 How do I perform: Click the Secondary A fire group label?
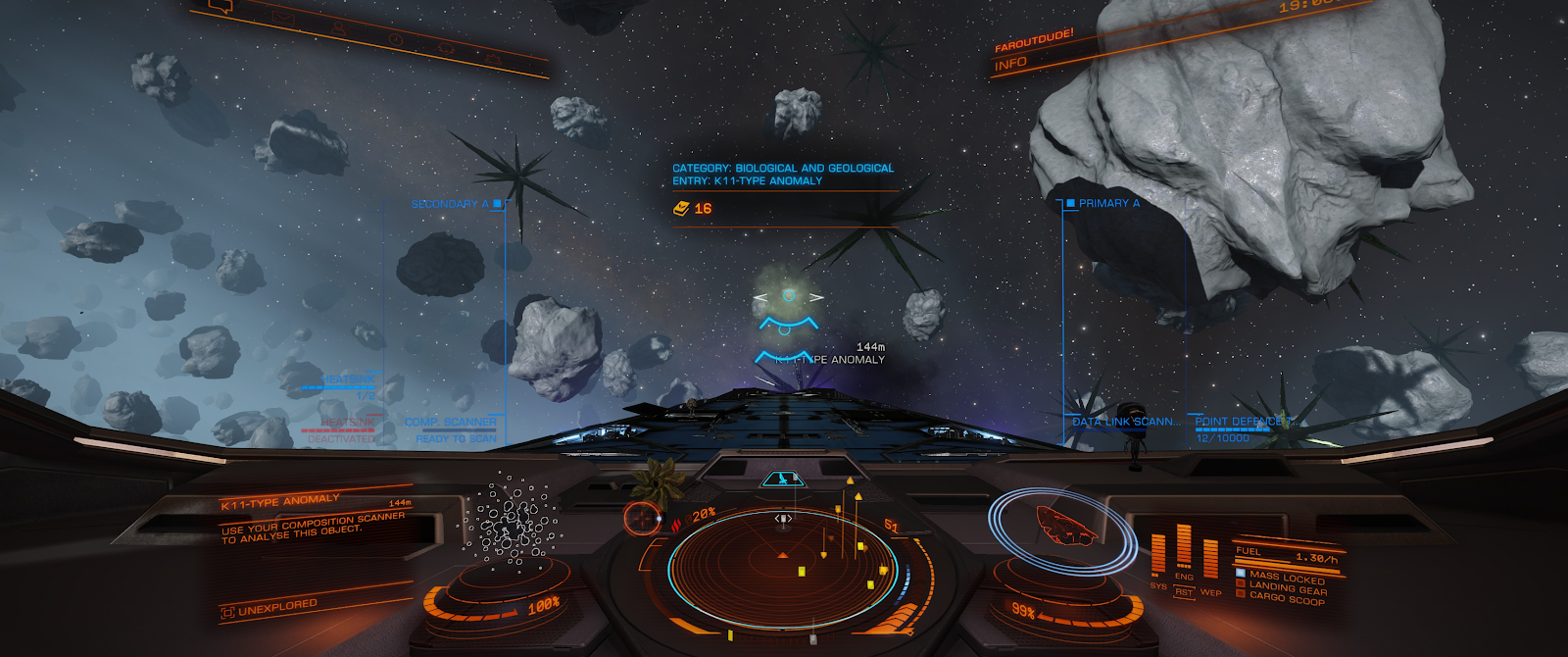(450, 204)
